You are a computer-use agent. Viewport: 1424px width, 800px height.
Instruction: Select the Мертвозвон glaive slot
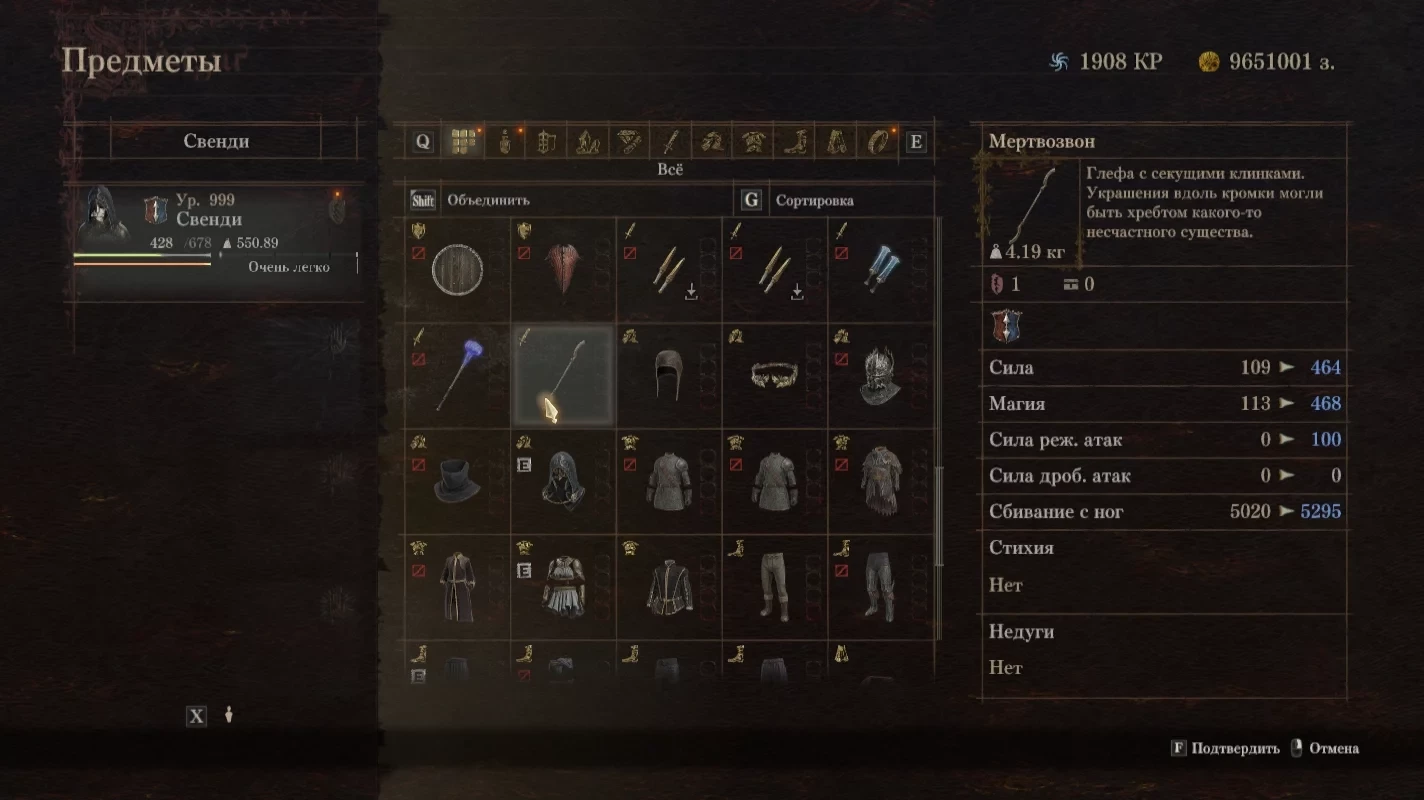click(563, 376)
